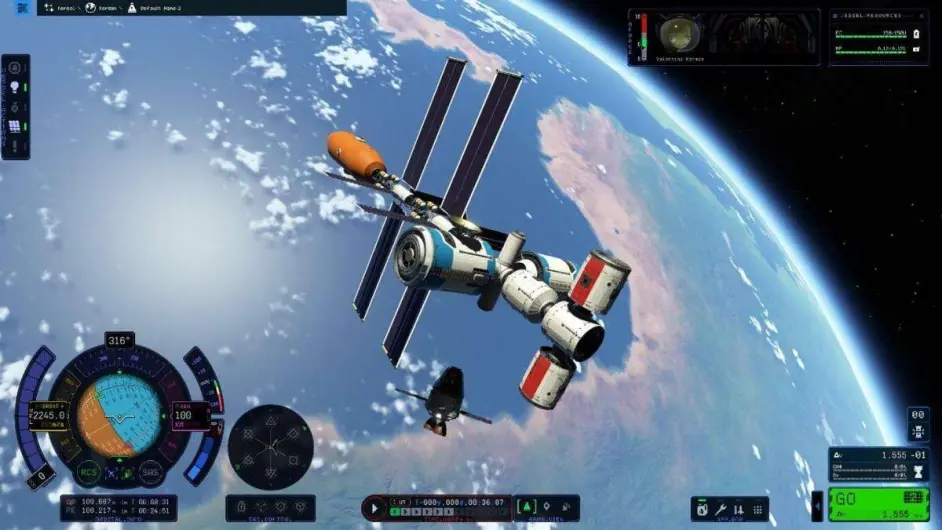Screen dimensions: 942x530
Task: Collapse the staging stack with the arrow
Action: coord(816,505)
